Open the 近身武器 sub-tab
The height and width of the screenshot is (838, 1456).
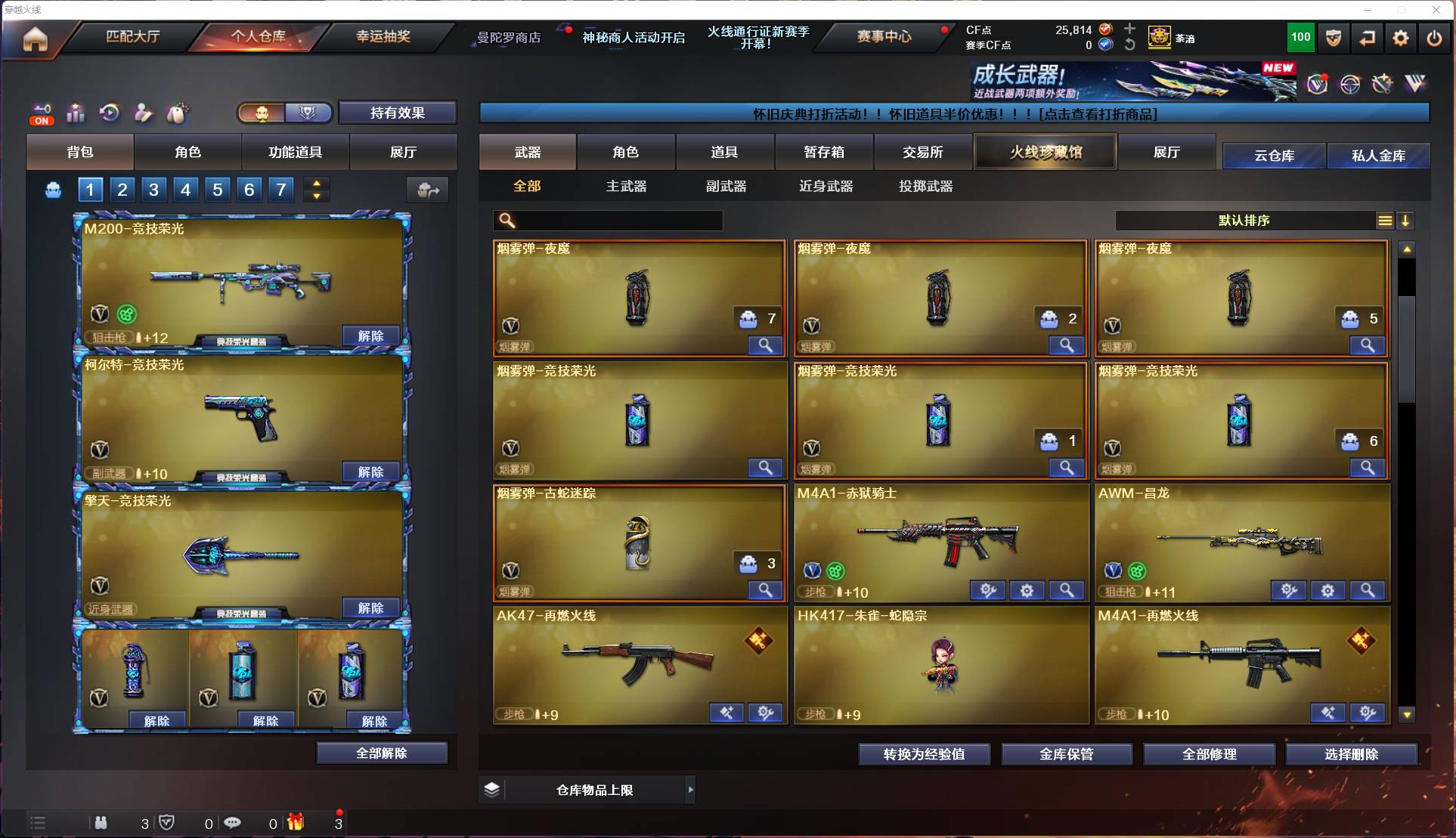click(x=825, y=186)
